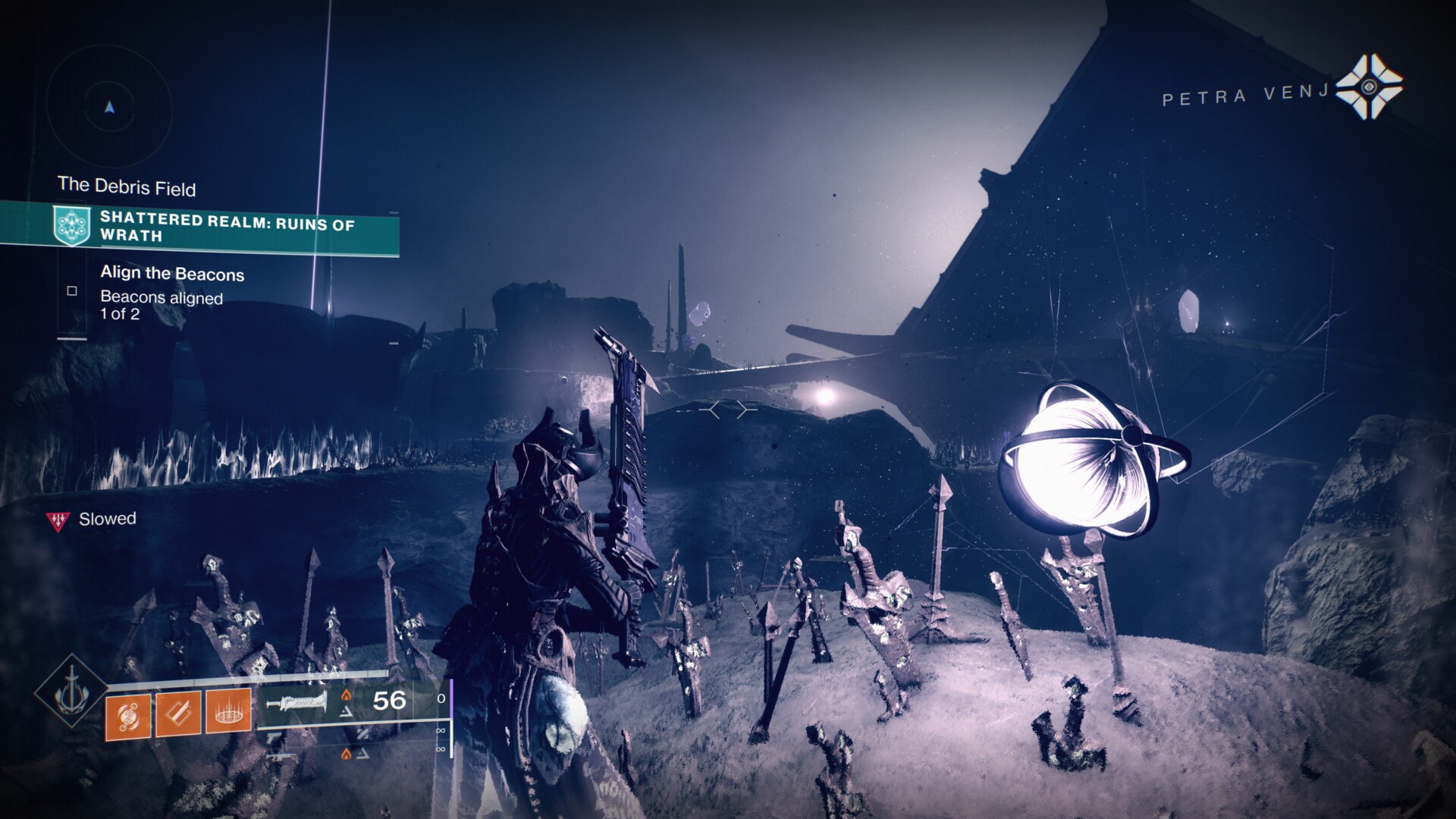Activate the sword super ability diamond
This screenshot has width=1456, height=819.
pos(72,690)
